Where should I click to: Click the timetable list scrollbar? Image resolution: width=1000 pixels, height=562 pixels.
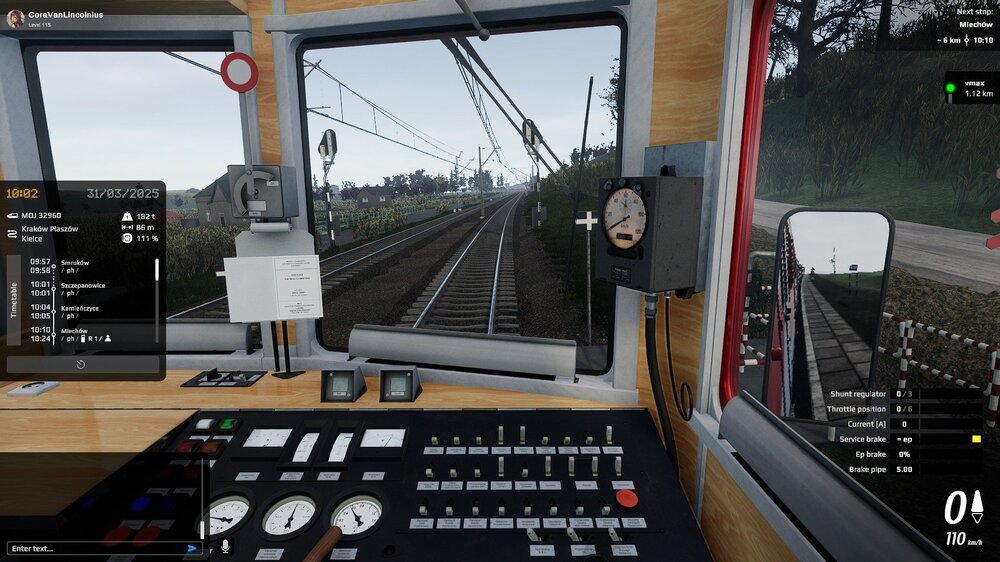point(157,272)
